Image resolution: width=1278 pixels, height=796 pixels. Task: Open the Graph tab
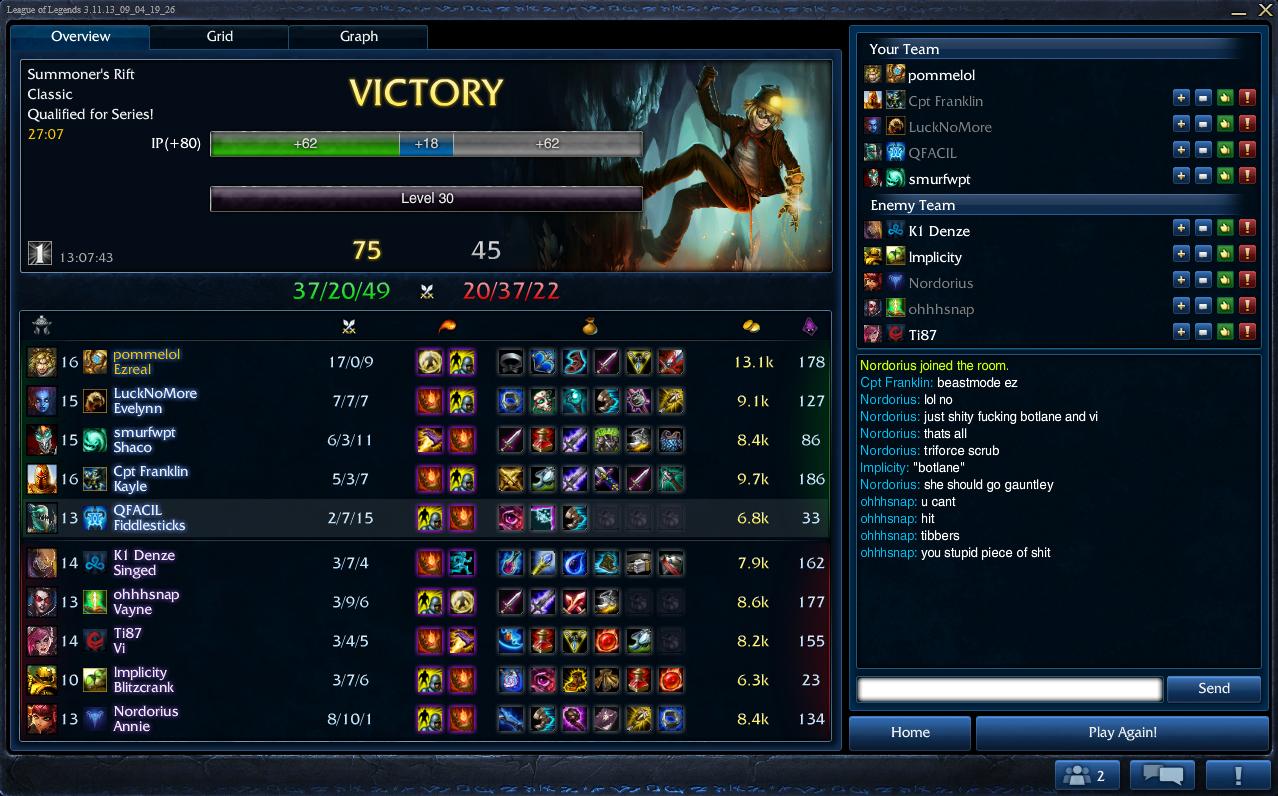(358, 36)
